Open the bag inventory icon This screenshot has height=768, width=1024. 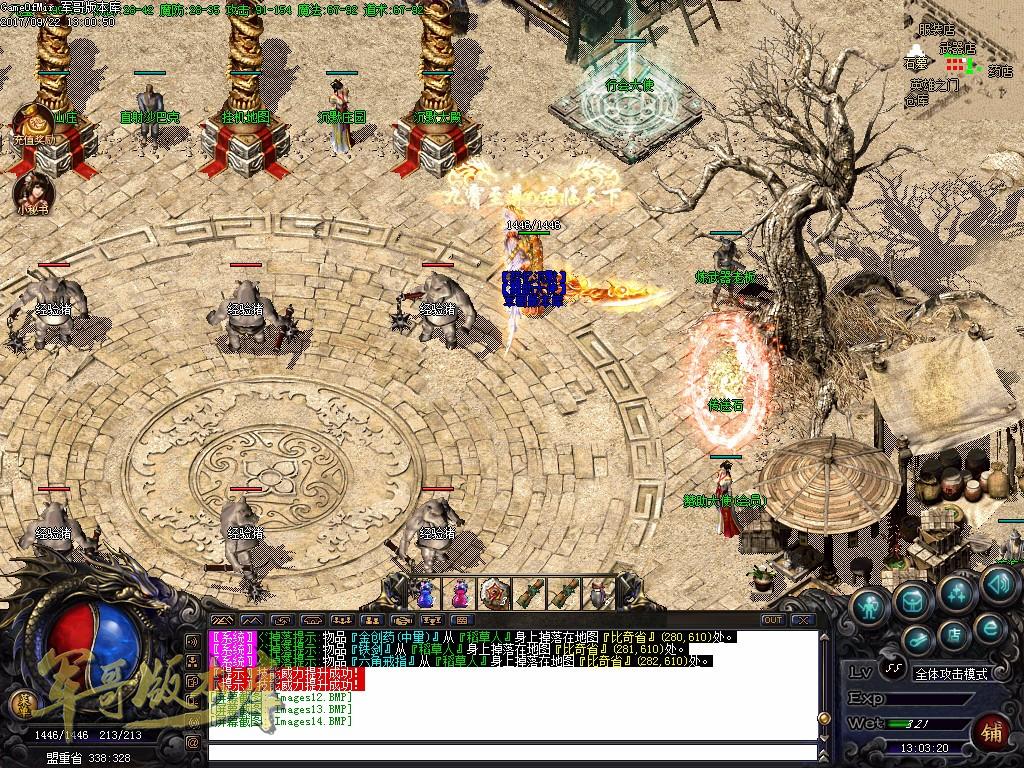[x=912, y=600]
